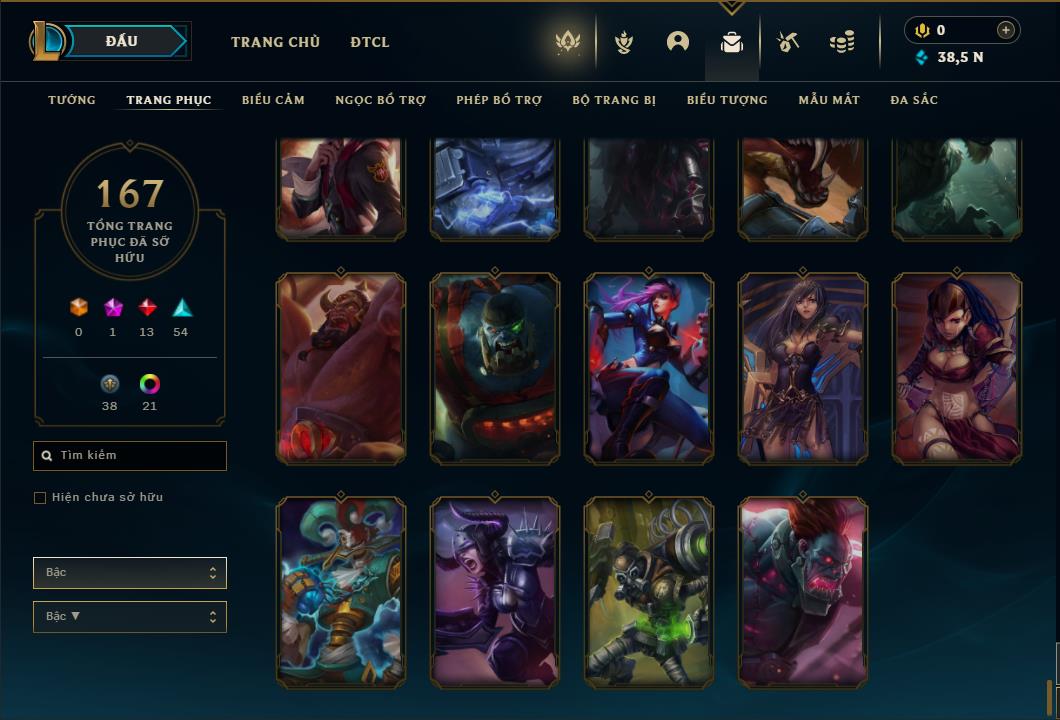Select the BIỂU CẢM tab
The image size is (1060, 720).
tap(273, 100)
